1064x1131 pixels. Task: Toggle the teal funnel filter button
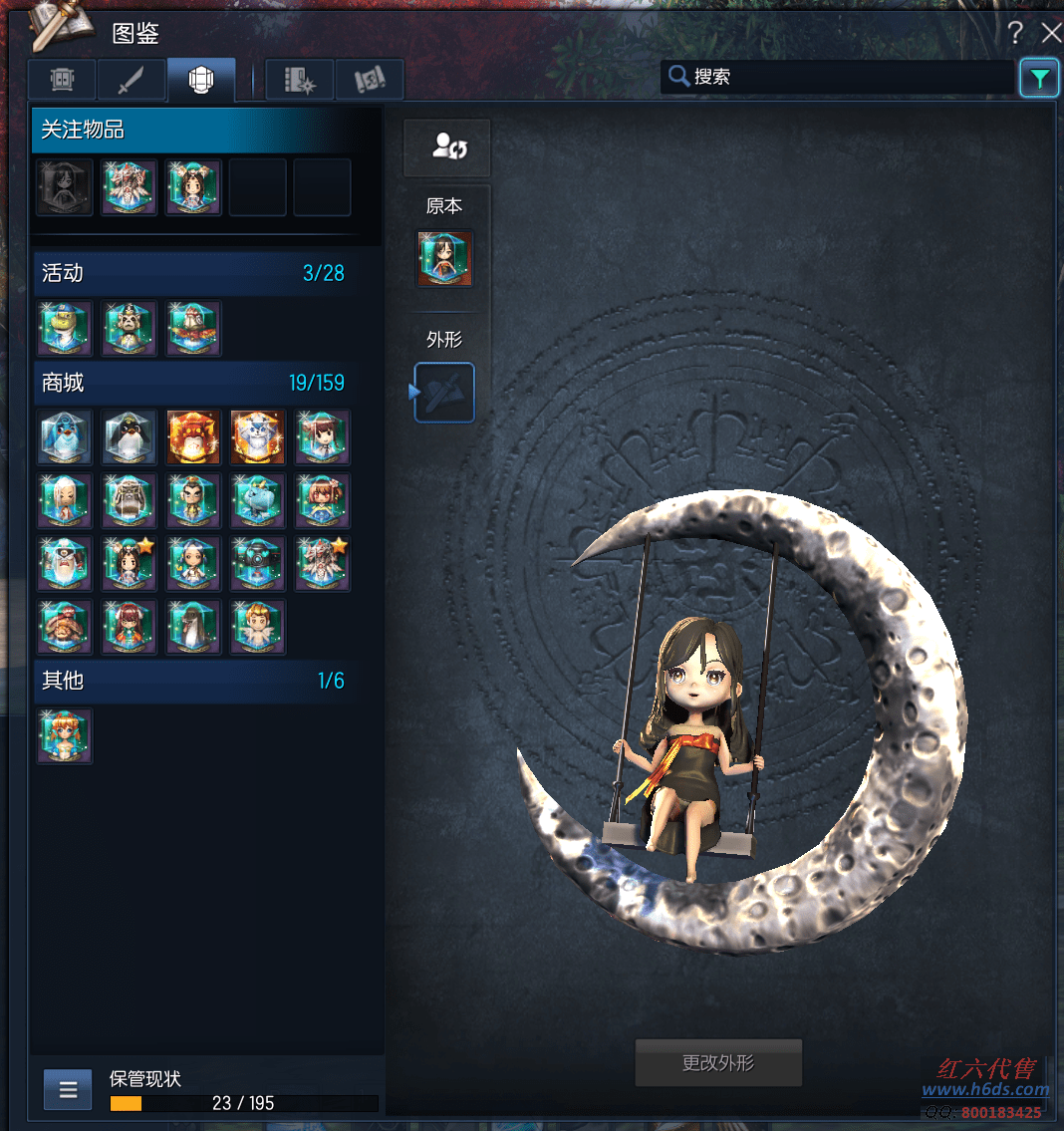[1040, 78]
